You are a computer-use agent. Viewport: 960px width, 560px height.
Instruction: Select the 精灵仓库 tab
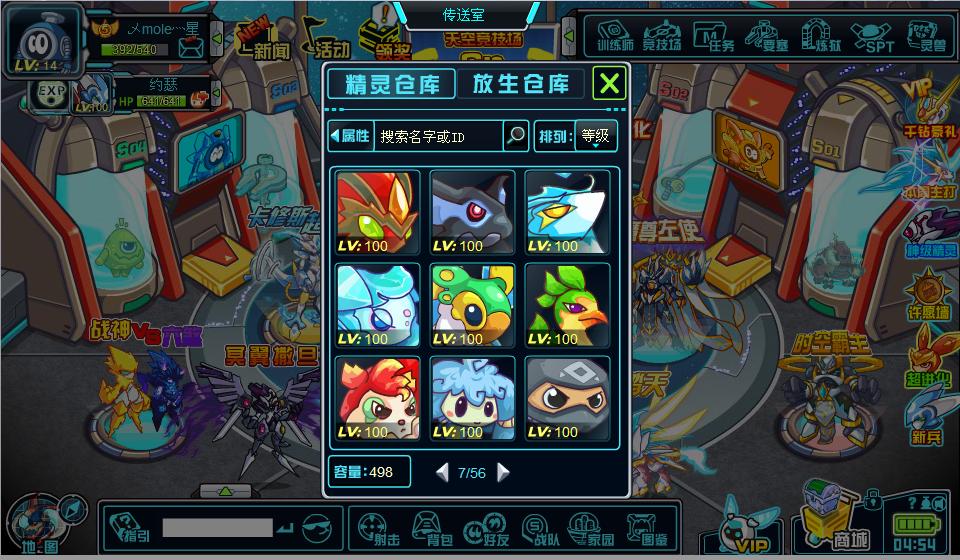(391, 84)
